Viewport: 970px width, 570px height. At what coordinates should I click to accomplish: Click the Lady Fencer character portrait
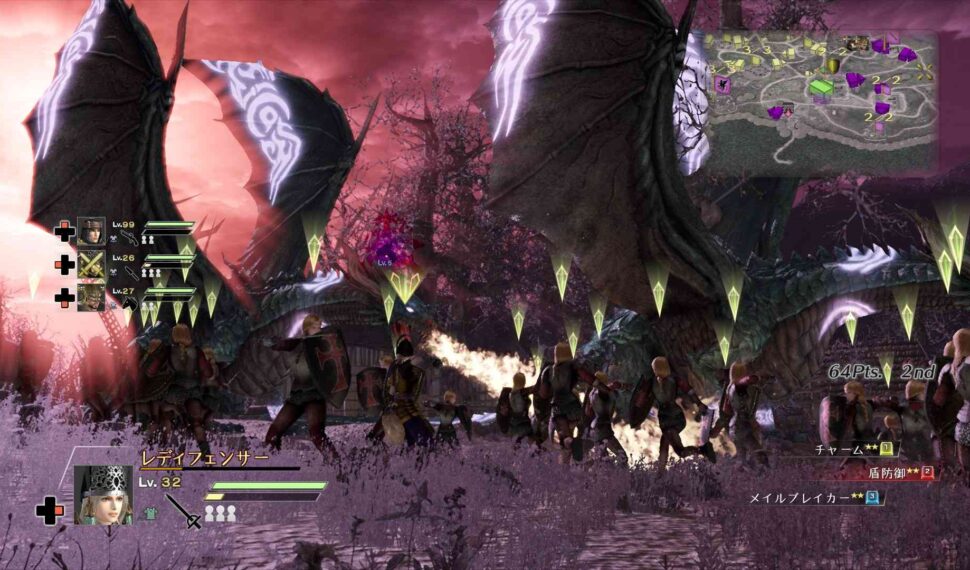coord(103,495)
